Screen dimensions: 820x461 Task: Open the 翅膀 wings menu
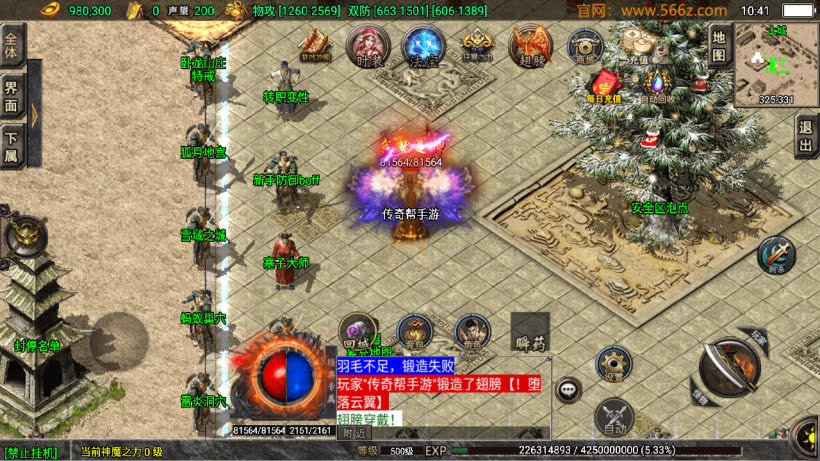(530, 46)
